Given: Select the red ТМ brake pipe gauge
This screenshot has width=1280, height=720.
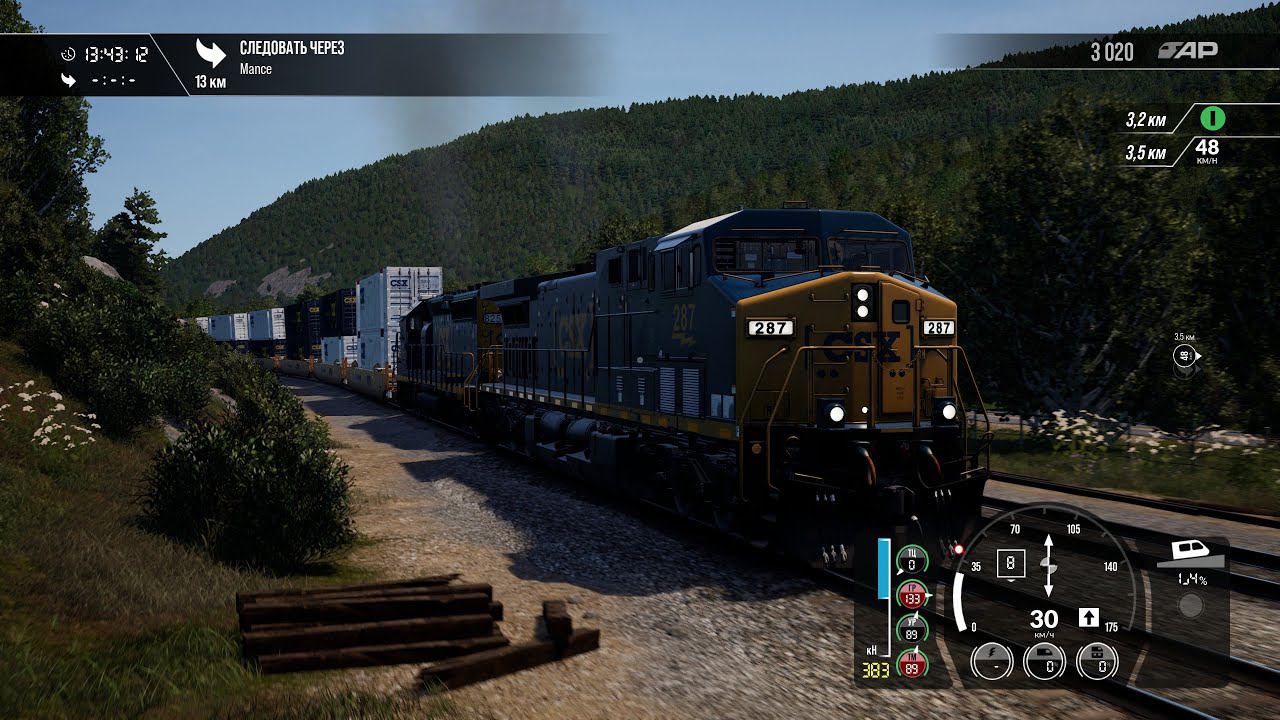Looking at the screenshot, I should (x=912, y=663).
